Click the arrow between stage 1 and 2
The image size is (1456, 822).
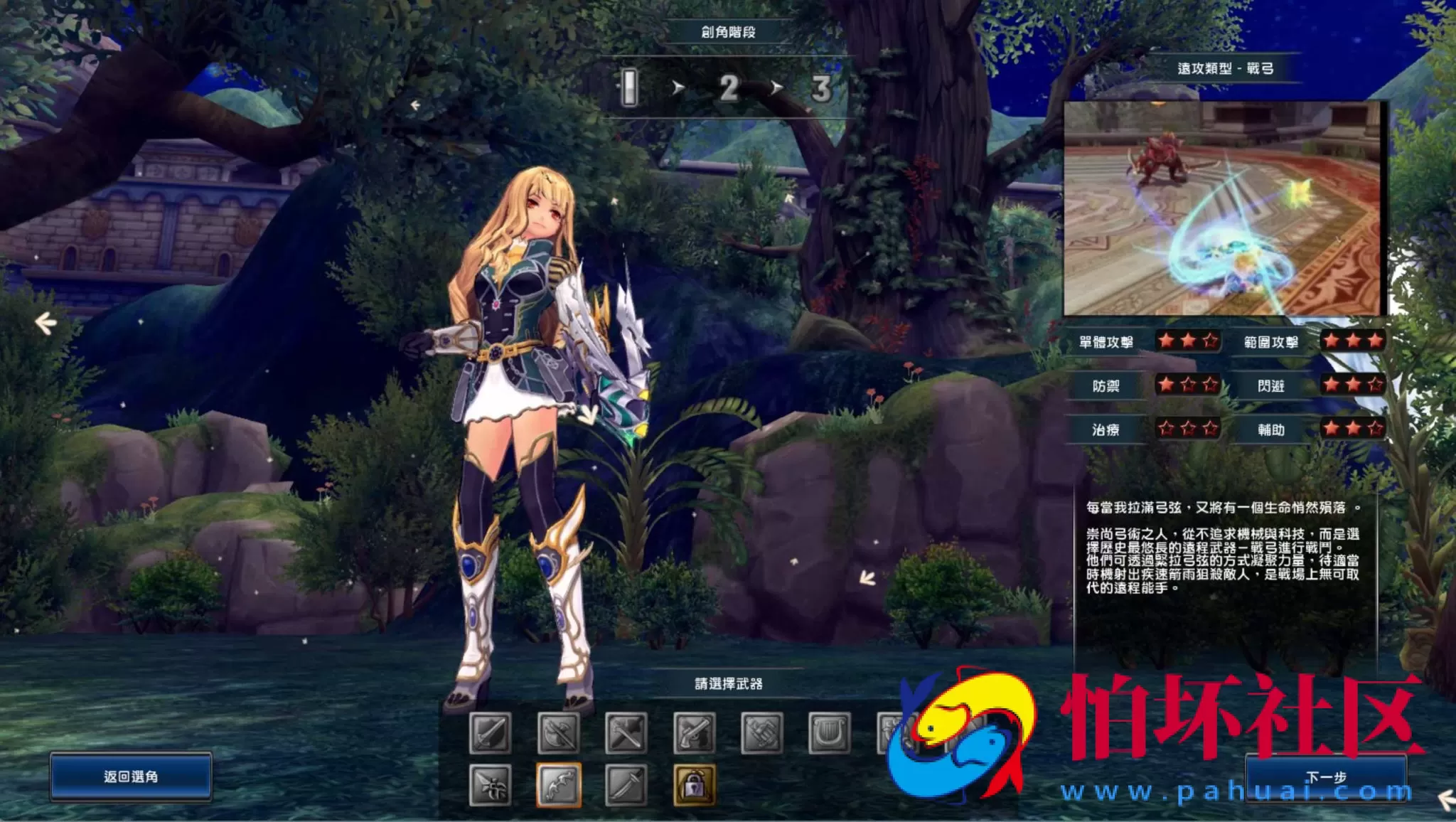point(678,87)
